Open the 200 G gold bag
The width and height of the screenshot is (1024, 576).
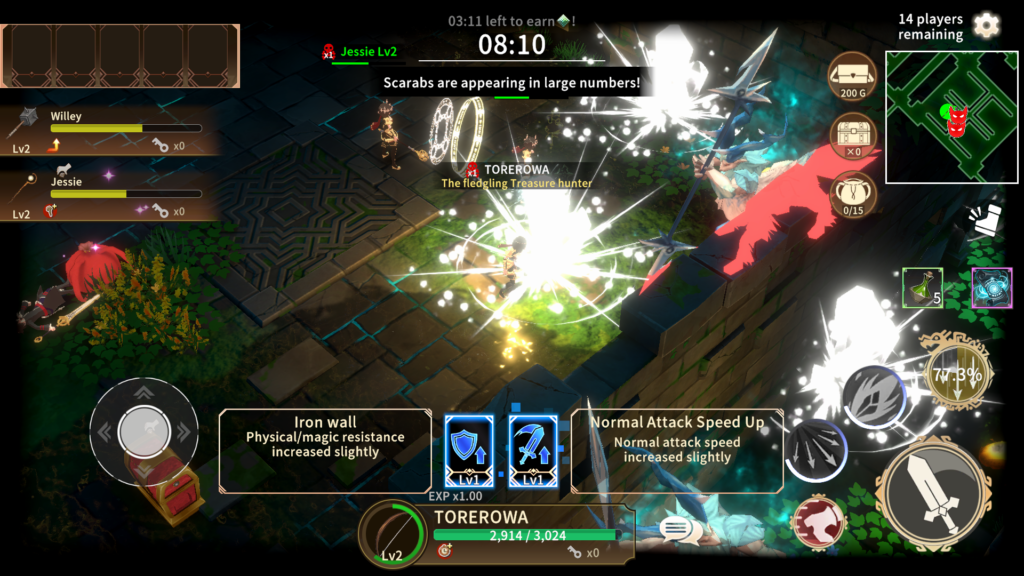click(x=853, y=75)
